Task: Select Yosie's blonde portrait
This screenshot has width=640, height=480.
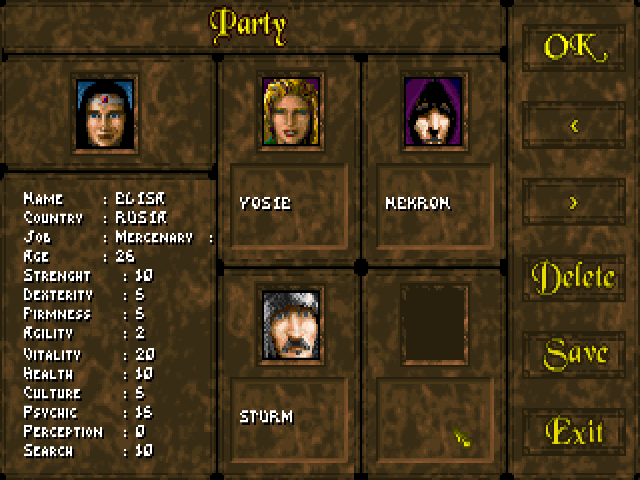Action: (290, 110)
